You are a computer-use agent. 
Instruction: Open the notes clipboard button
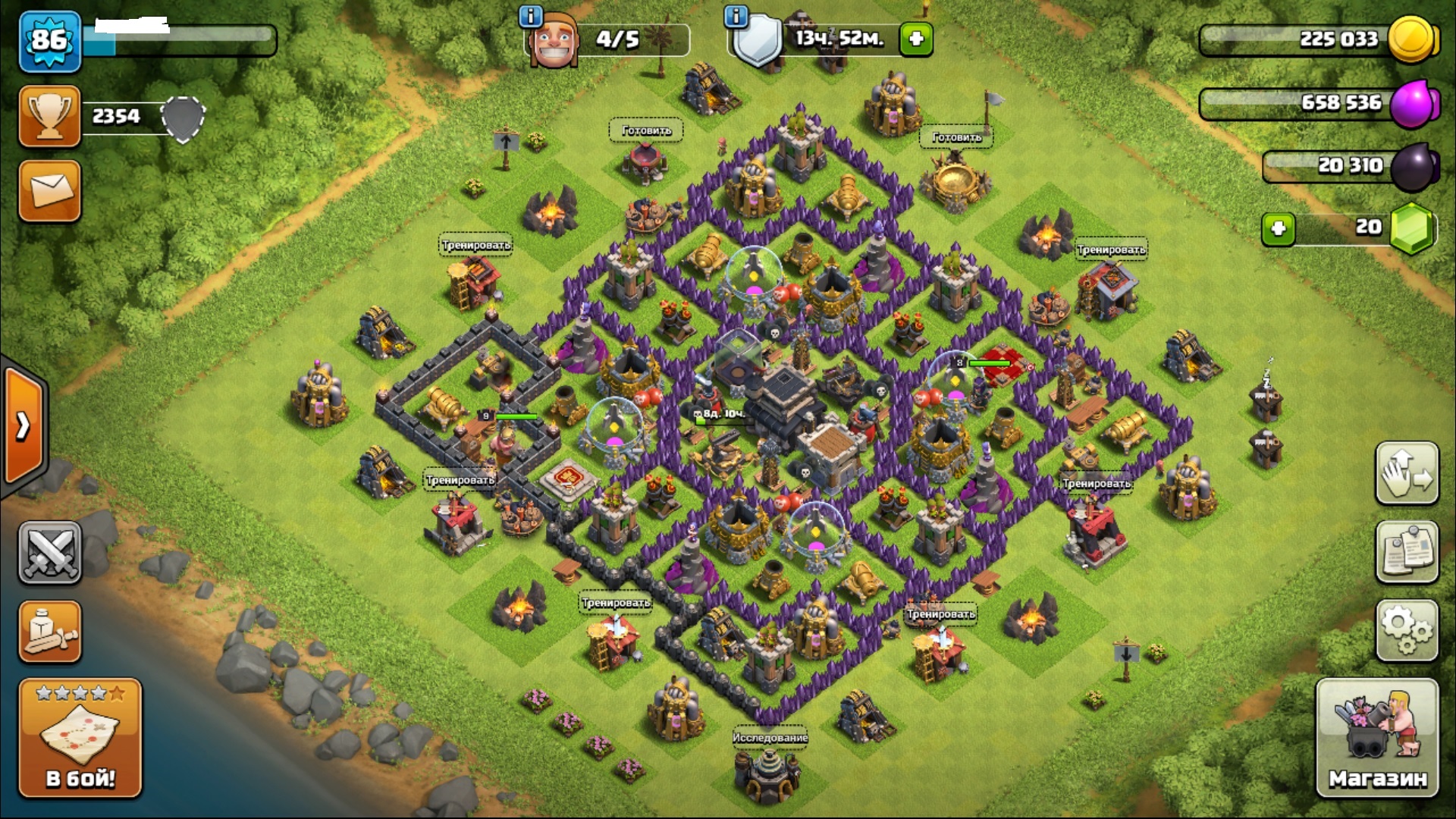1407,552
